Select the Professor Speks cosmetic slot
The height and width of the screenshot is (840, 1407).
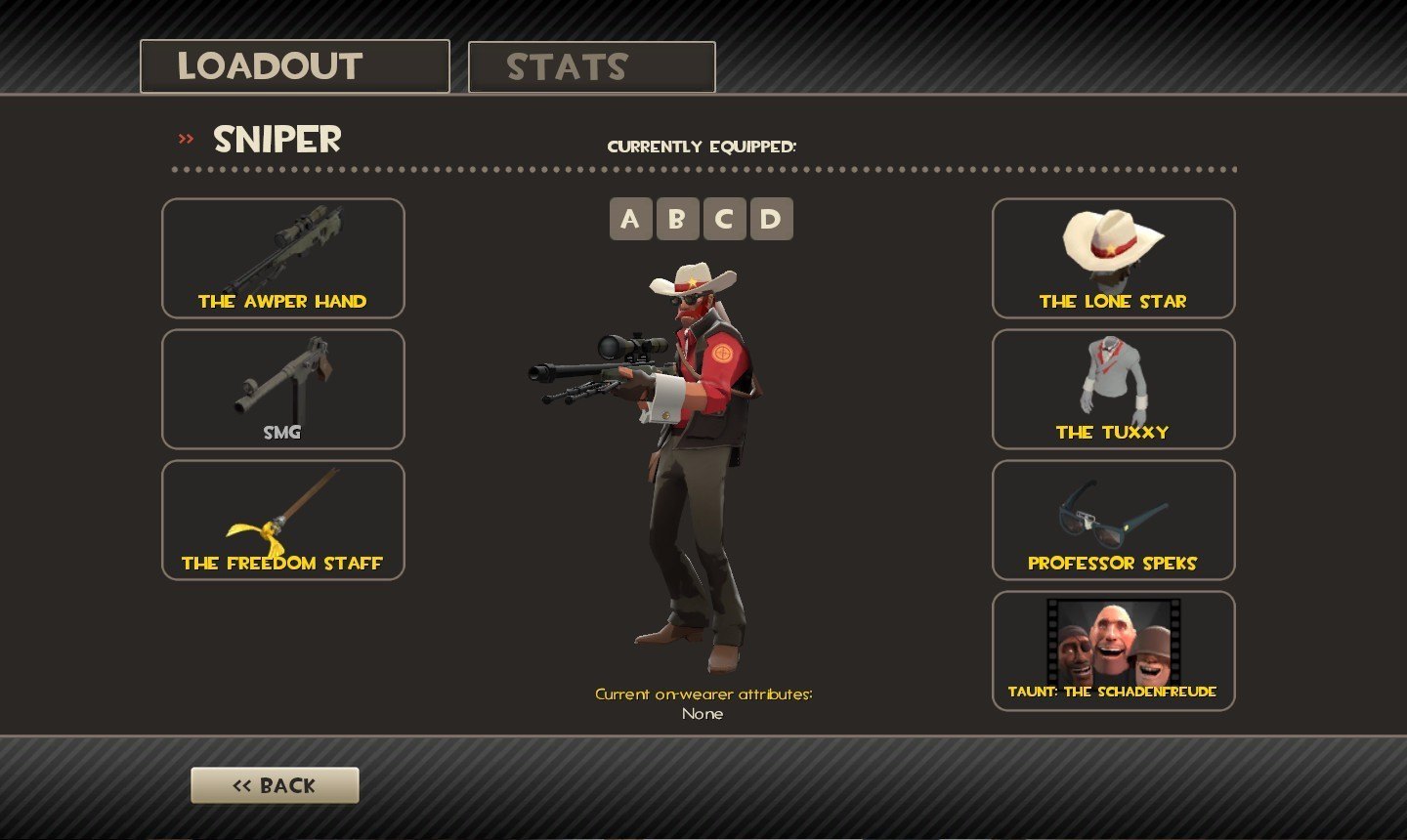pos(1113,520)
